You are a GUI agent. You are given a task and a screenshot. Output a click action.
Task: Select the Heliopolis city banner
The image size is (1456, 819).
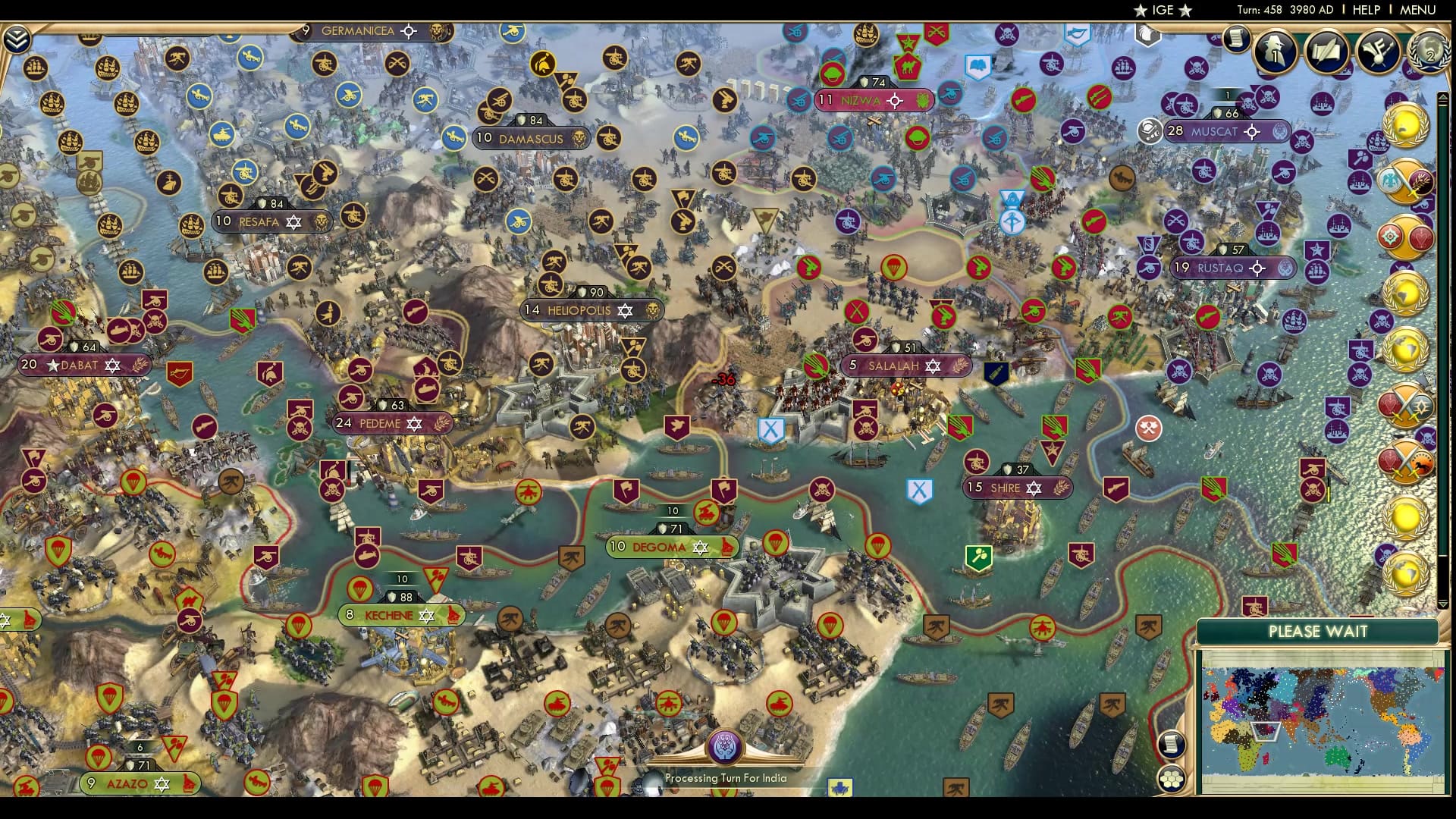(579, 310)
